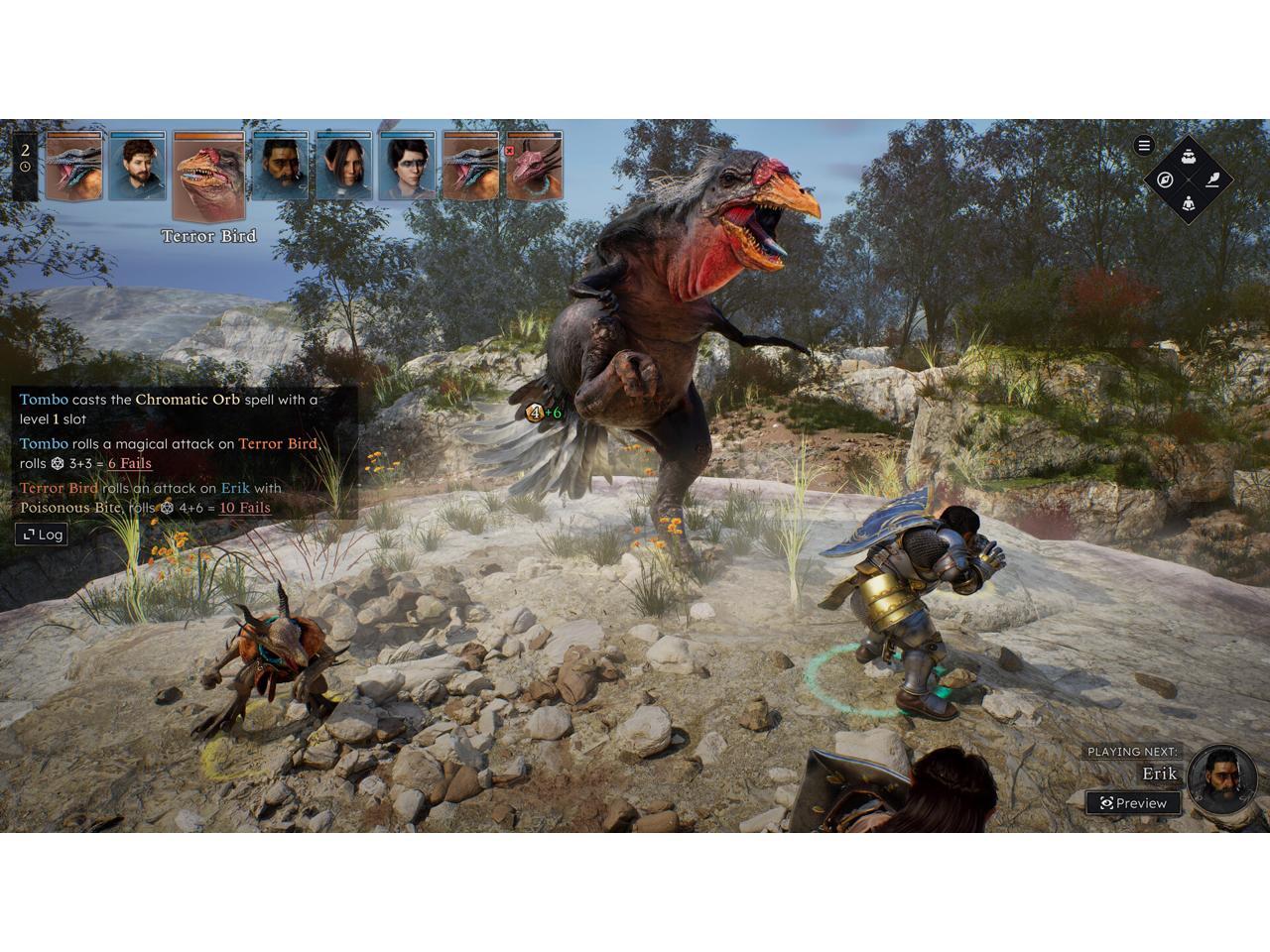Select the curly-haired bearded man's initiative portrait

click(x=138, y=166)
